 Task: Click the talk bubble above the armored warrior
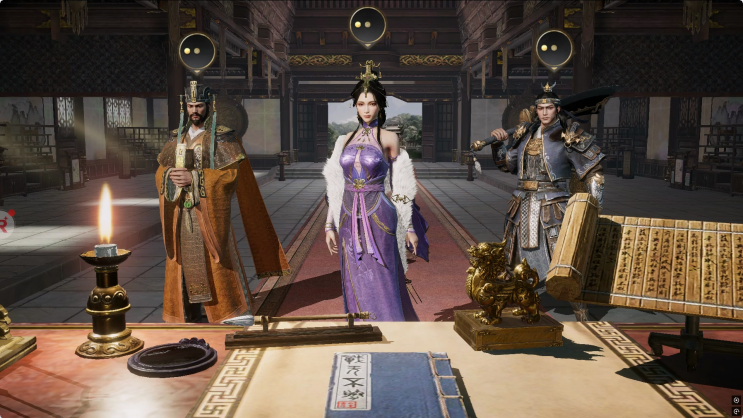(554, 47)
